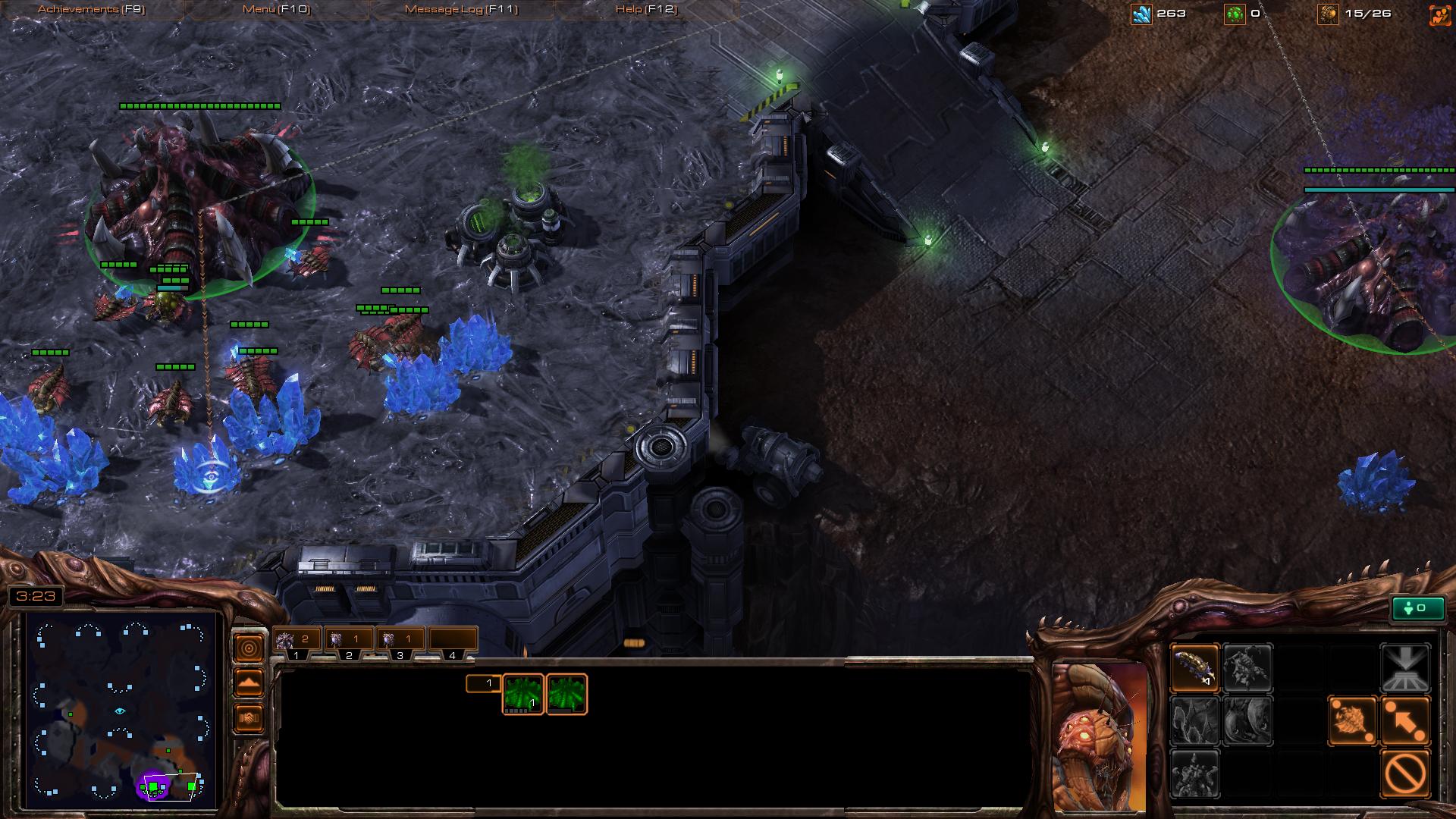
Task: Click the grayed Zergling wireframe icon
Action: (x=1249, y=669)
